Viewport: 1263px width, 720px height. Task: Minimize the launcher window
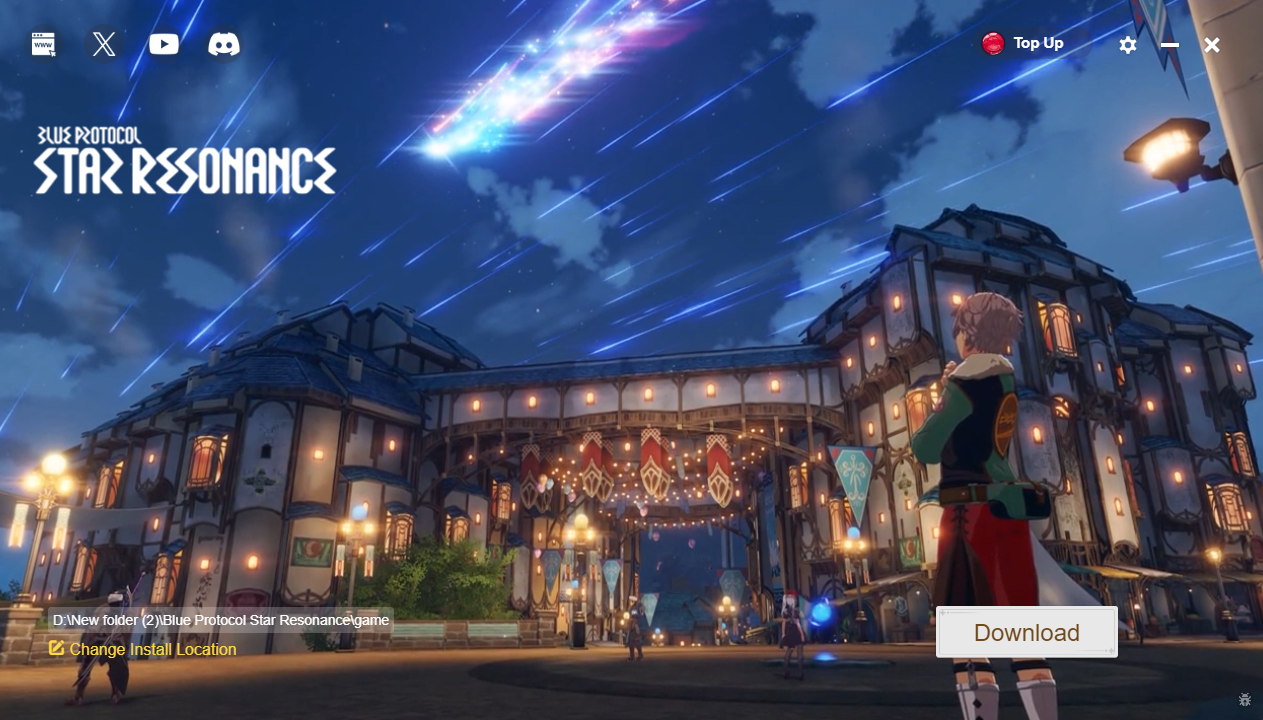(x=1170, y=45)
